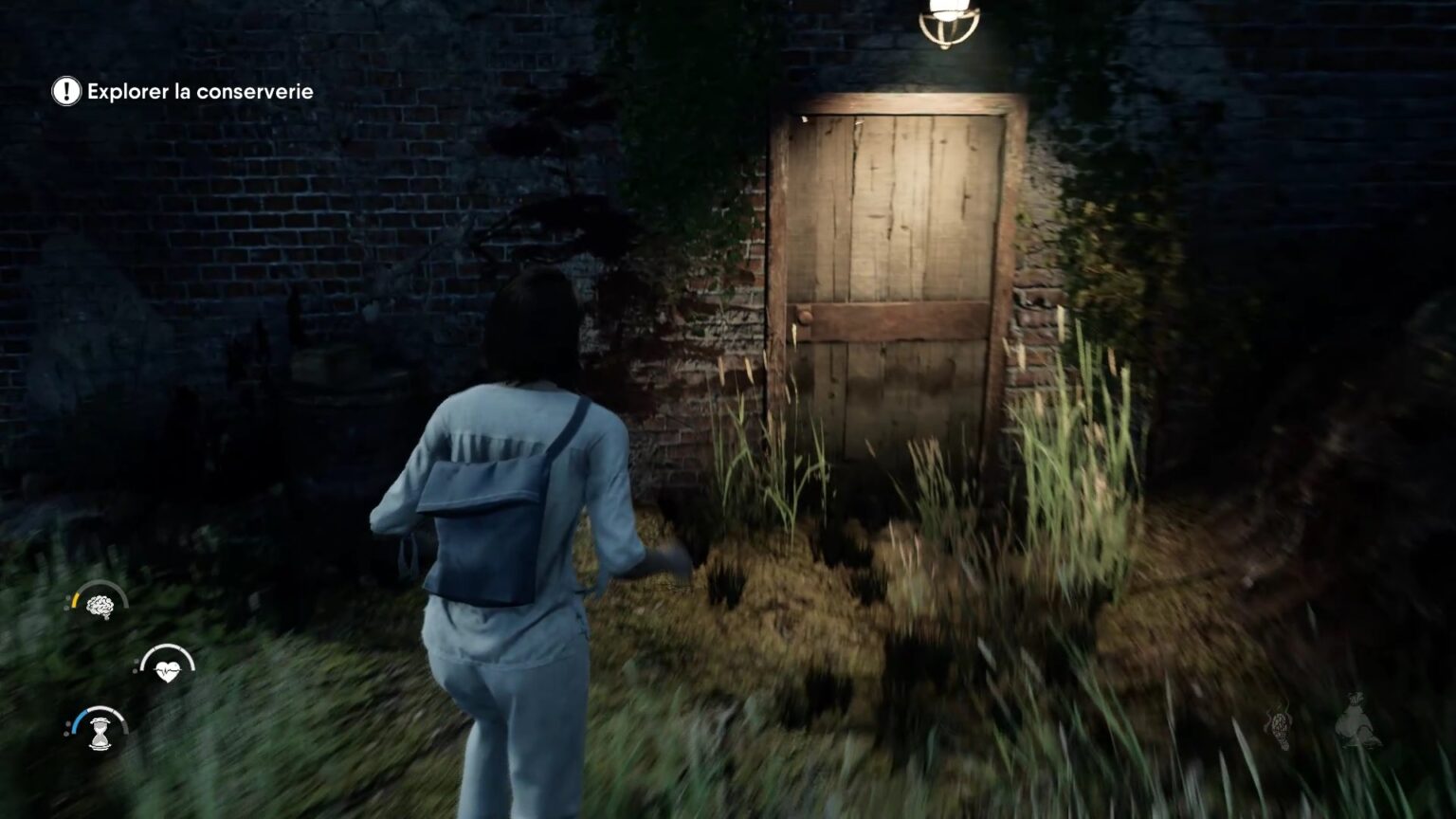1456x819 pixels.
Task: Toggle the yellow segment of the sanity gauge
Action: [x=75, y=599]
